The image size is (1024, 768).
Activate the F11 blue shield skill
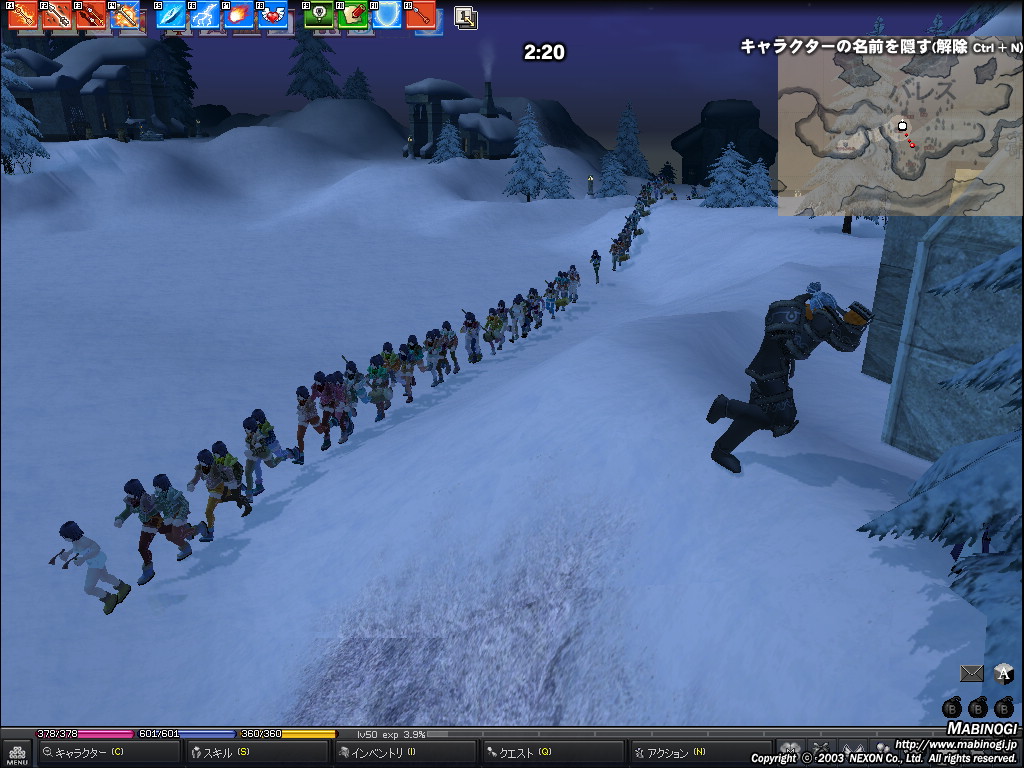tap(387, 15)
